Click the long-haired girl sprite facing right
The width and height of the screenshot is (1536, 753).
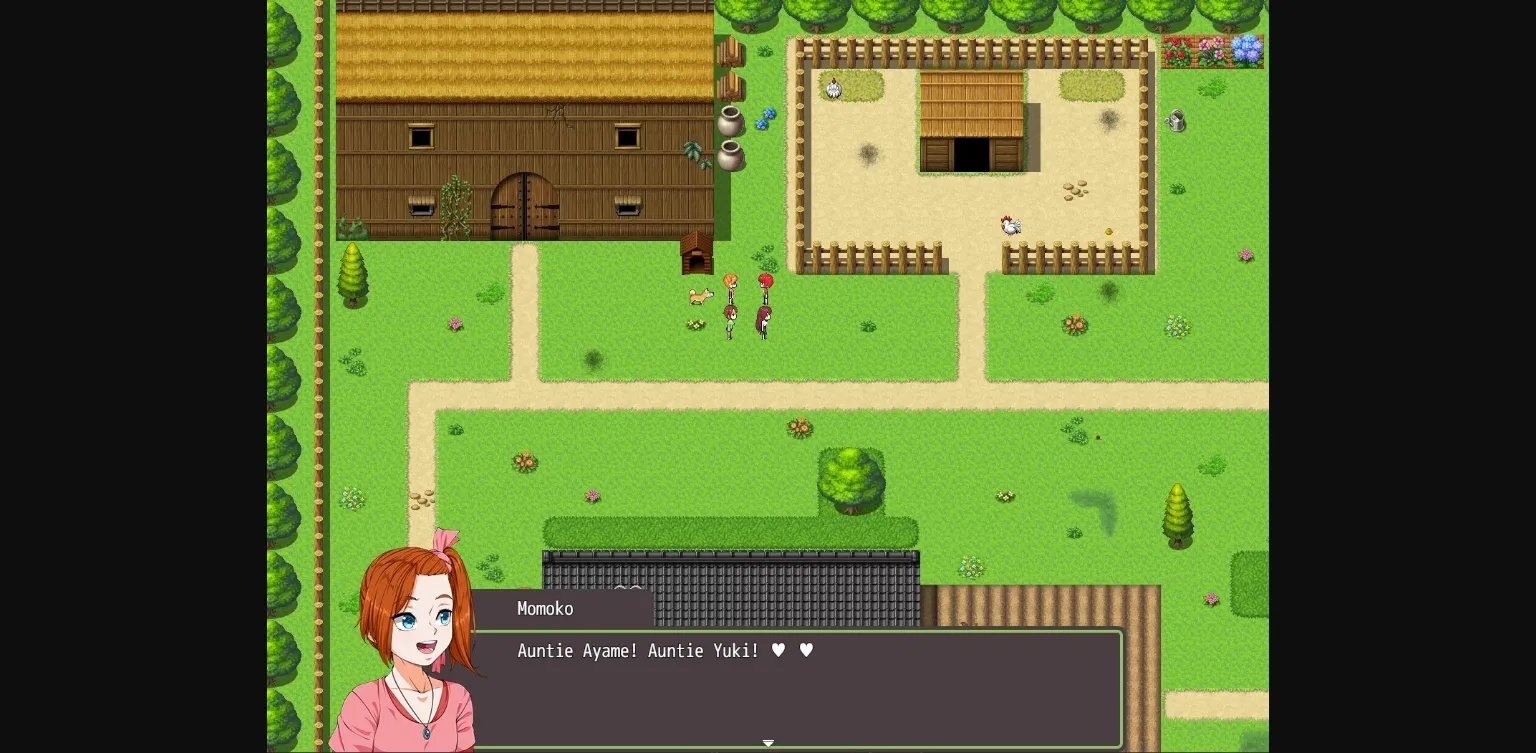tap(763, 320)
